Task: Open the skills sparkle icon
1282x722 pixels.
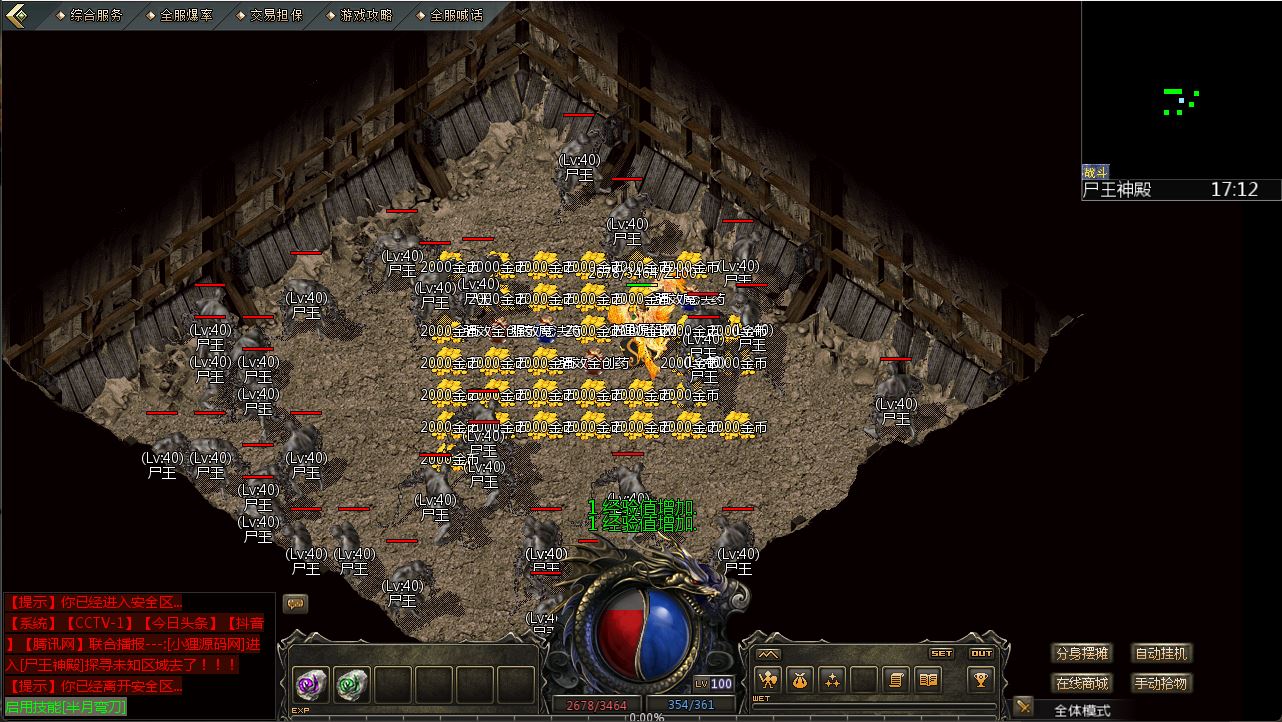Action: (832, 680)
